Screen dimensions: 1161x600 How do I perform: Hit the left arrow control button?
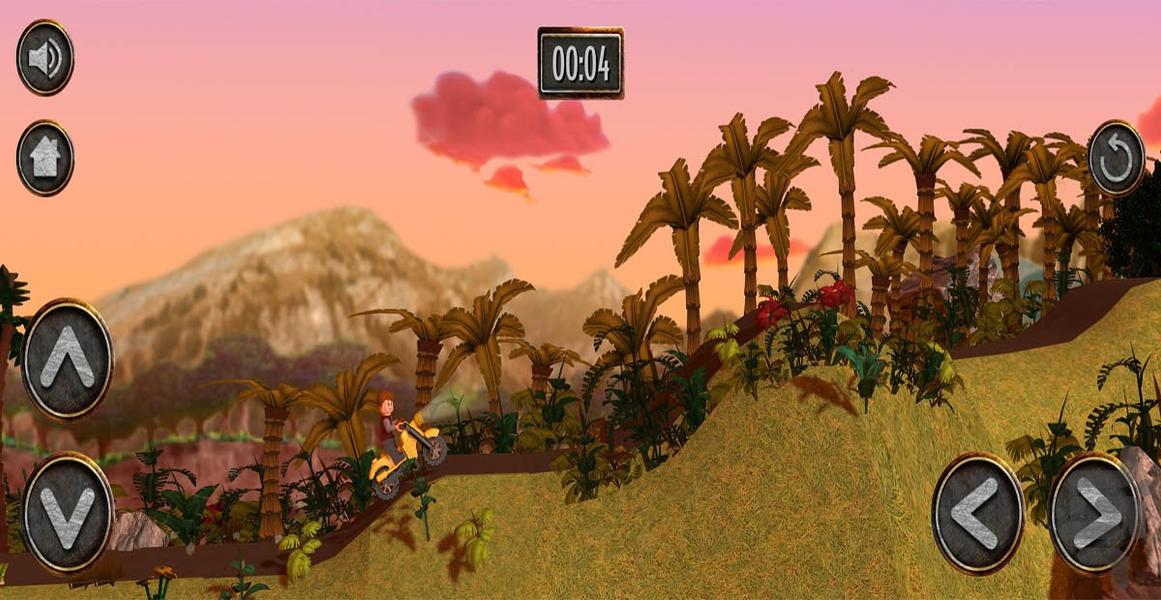click(x=977, y=513)
